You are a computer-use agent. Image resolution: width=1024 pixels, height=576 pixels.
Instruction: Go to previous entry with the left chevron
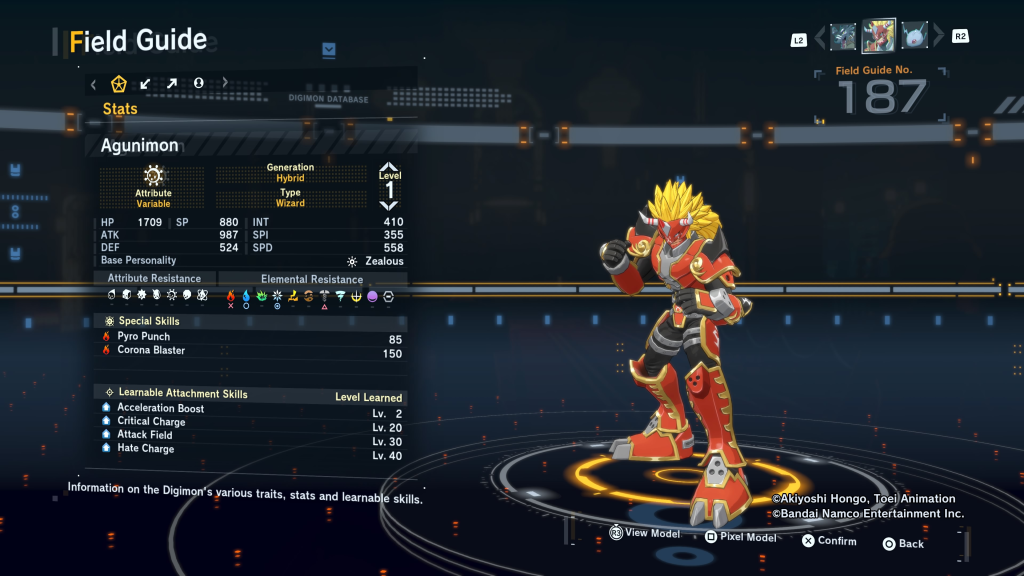click(821, 37)
